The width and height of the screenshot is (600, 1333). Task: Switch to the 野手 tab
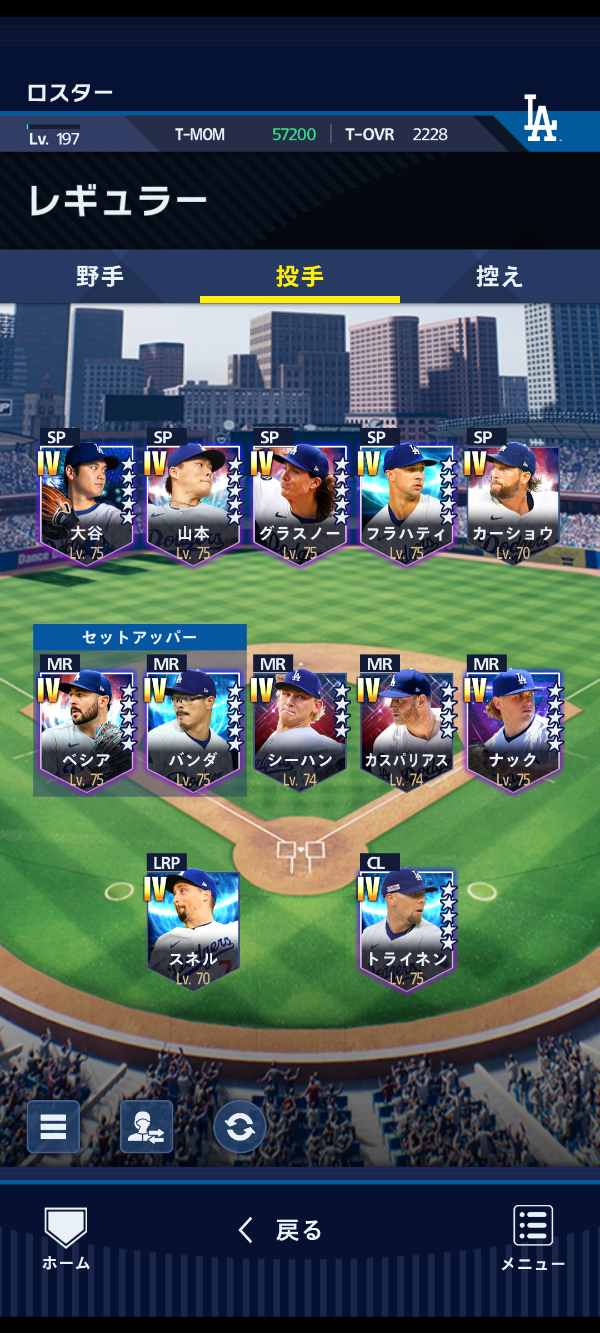pos(100,277)
